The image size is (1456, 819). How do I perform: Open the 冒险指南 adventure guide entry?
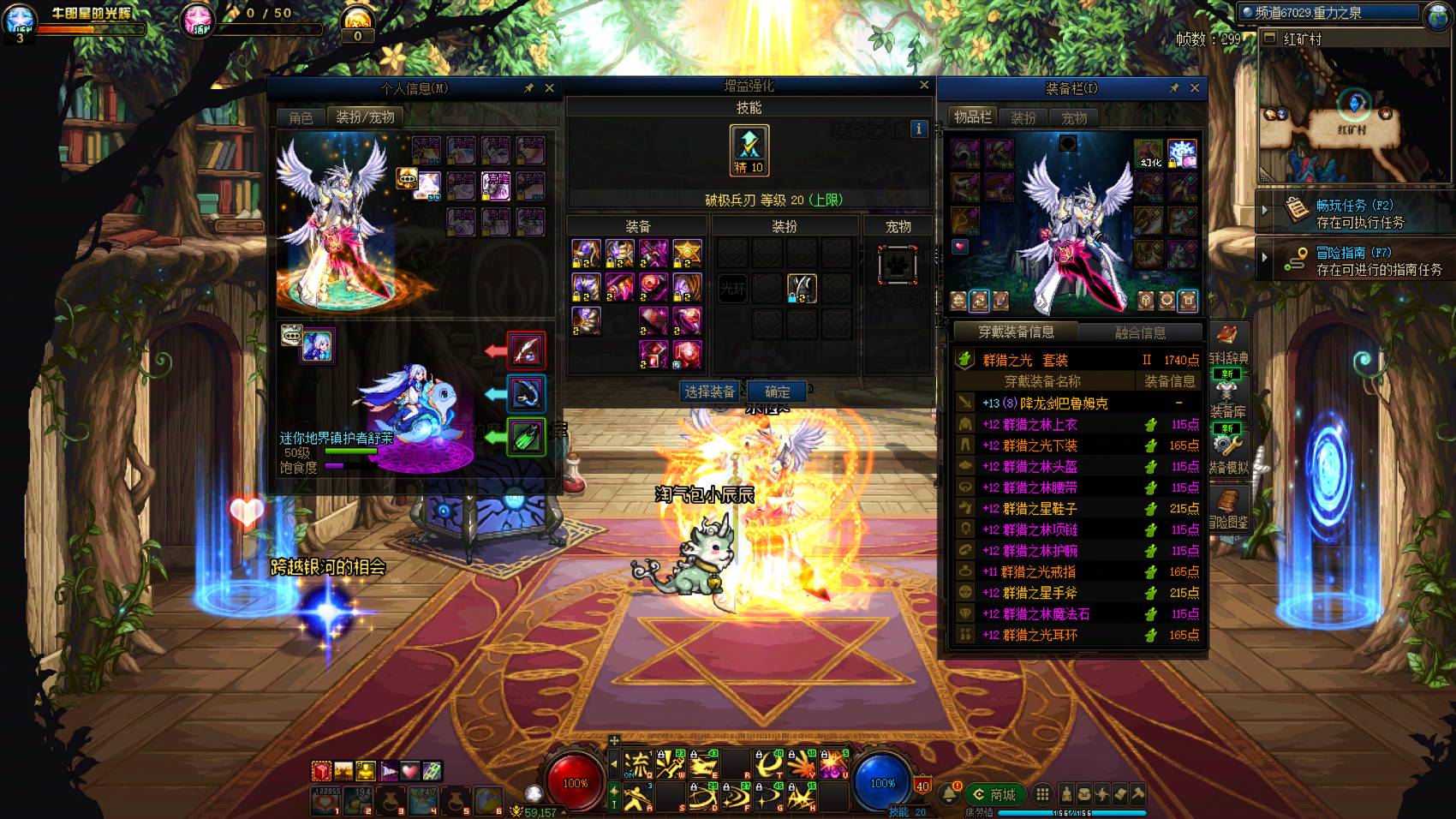1359,260
